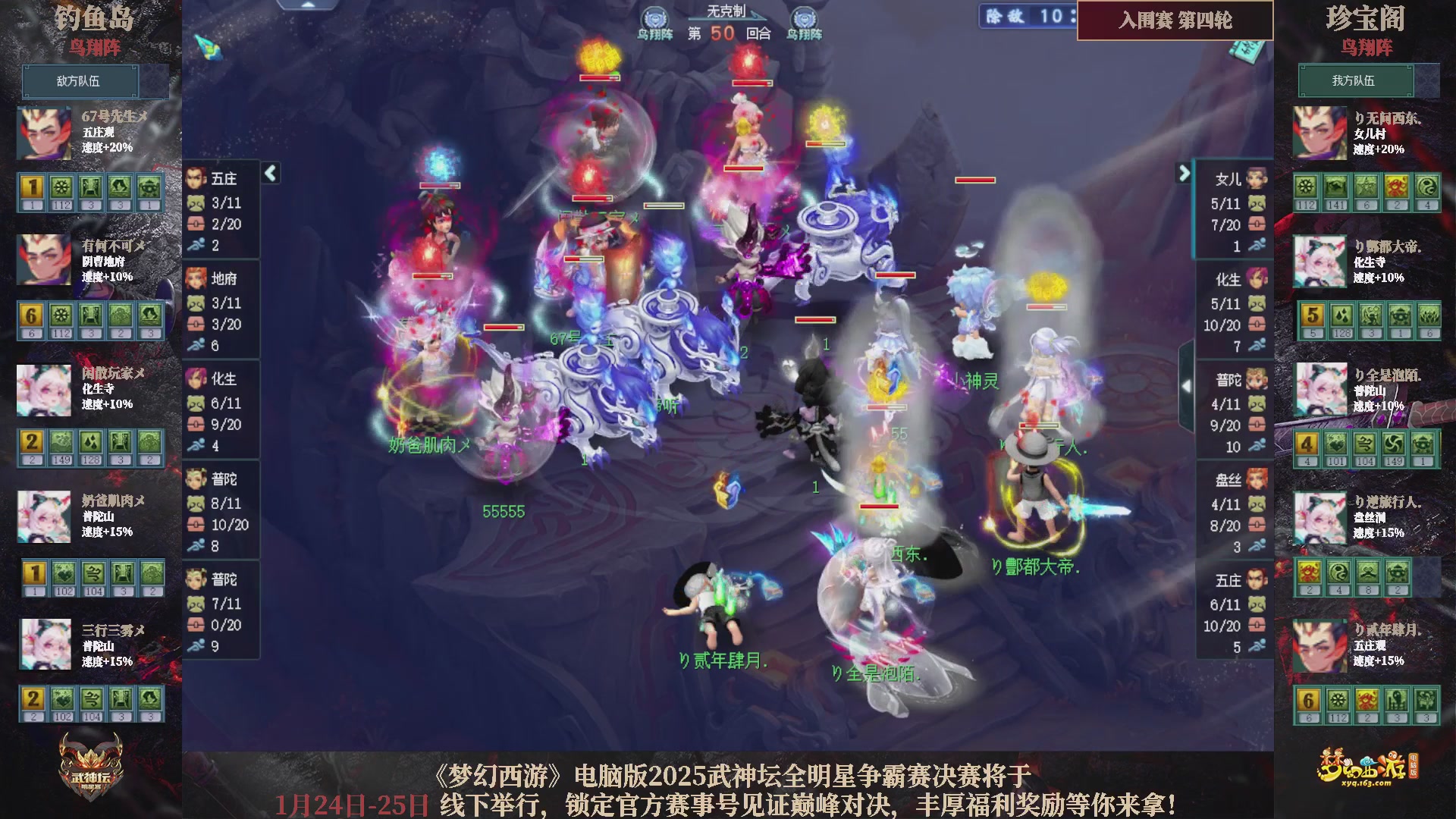Toggle the gold number 1 buff on 67号先生
This screenshot has width=1456, height=819.
coord(31,186)
